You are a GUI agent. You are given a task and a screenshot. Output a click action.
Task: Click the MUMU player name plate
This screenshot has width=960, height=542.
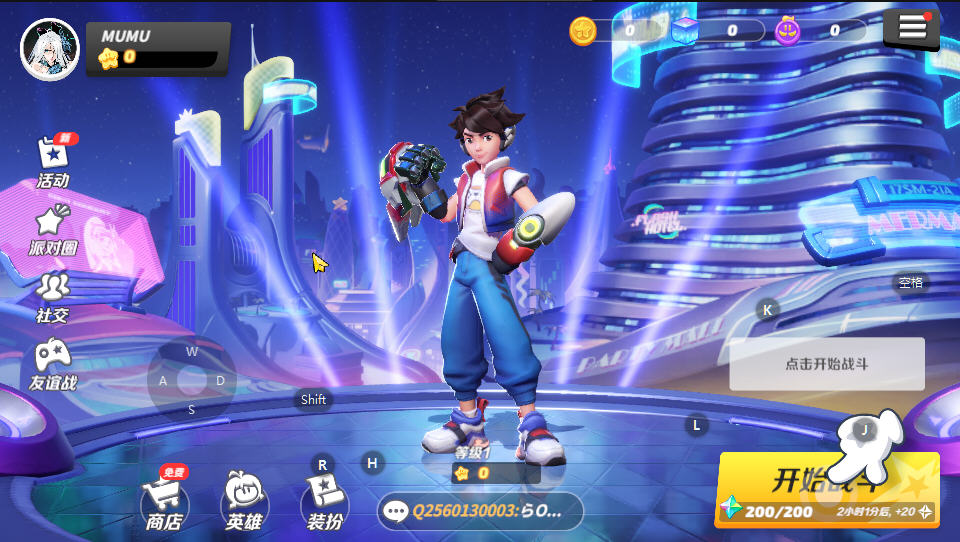pos(160,47)
